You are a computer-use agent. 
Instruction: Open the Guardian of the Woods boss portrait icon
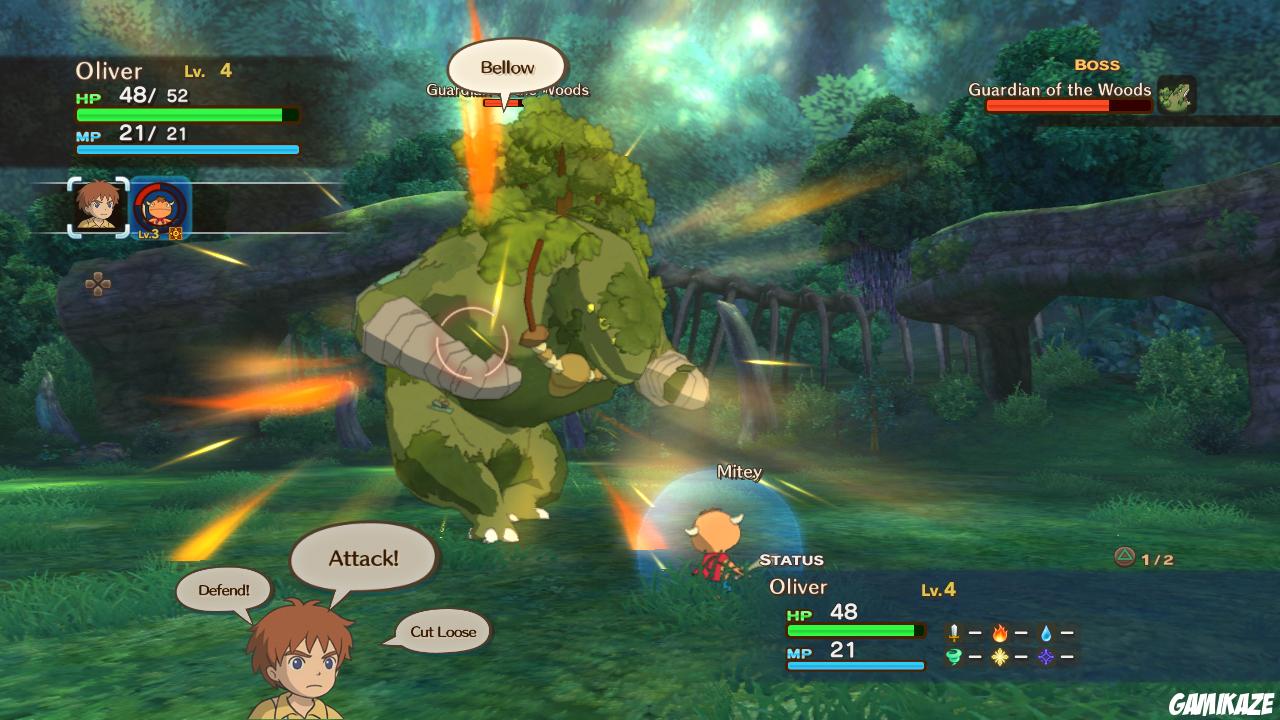pos(1178,95)
